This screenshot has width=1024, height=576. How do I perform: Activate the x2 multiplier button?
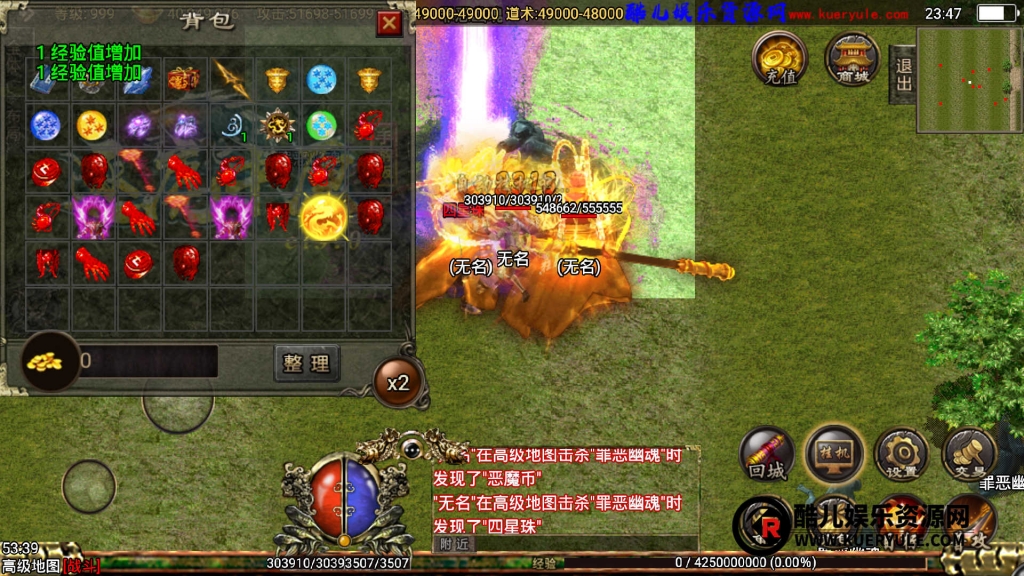[x=398, y=383]
